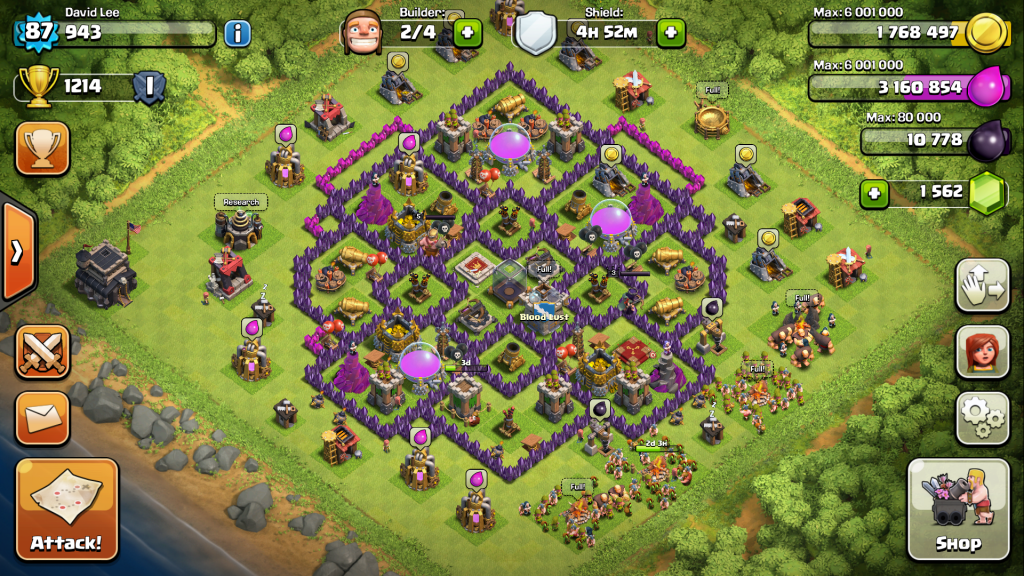Extend the shield with the plus button
The image size is (1024, 576).
pyautogui.click(x=671, y=33)
